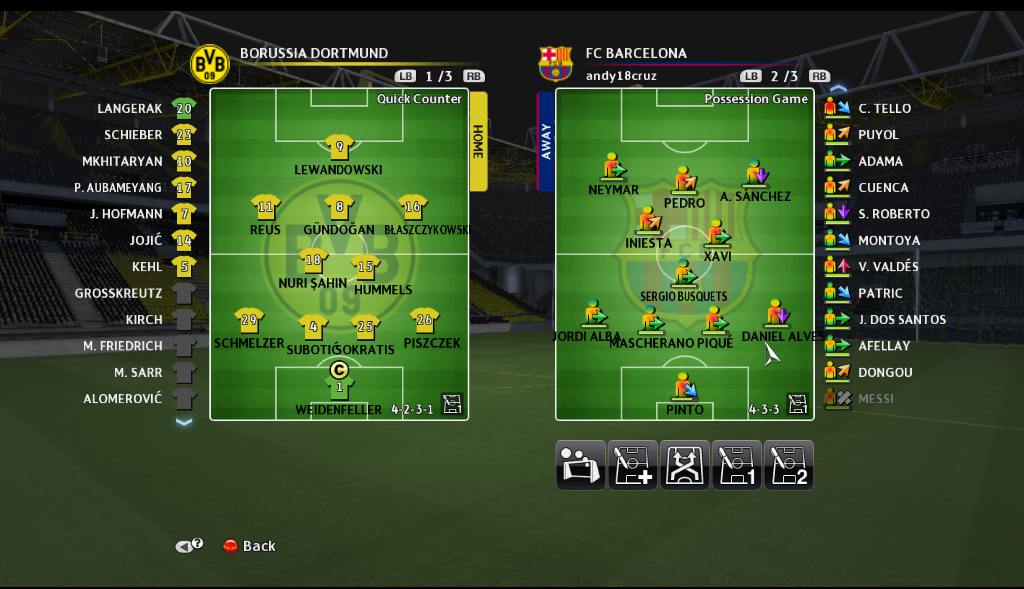Select goalkeeper Pinto on the pitch
The width and height of the screenshot is (1024, 589).
coord(684,390)
